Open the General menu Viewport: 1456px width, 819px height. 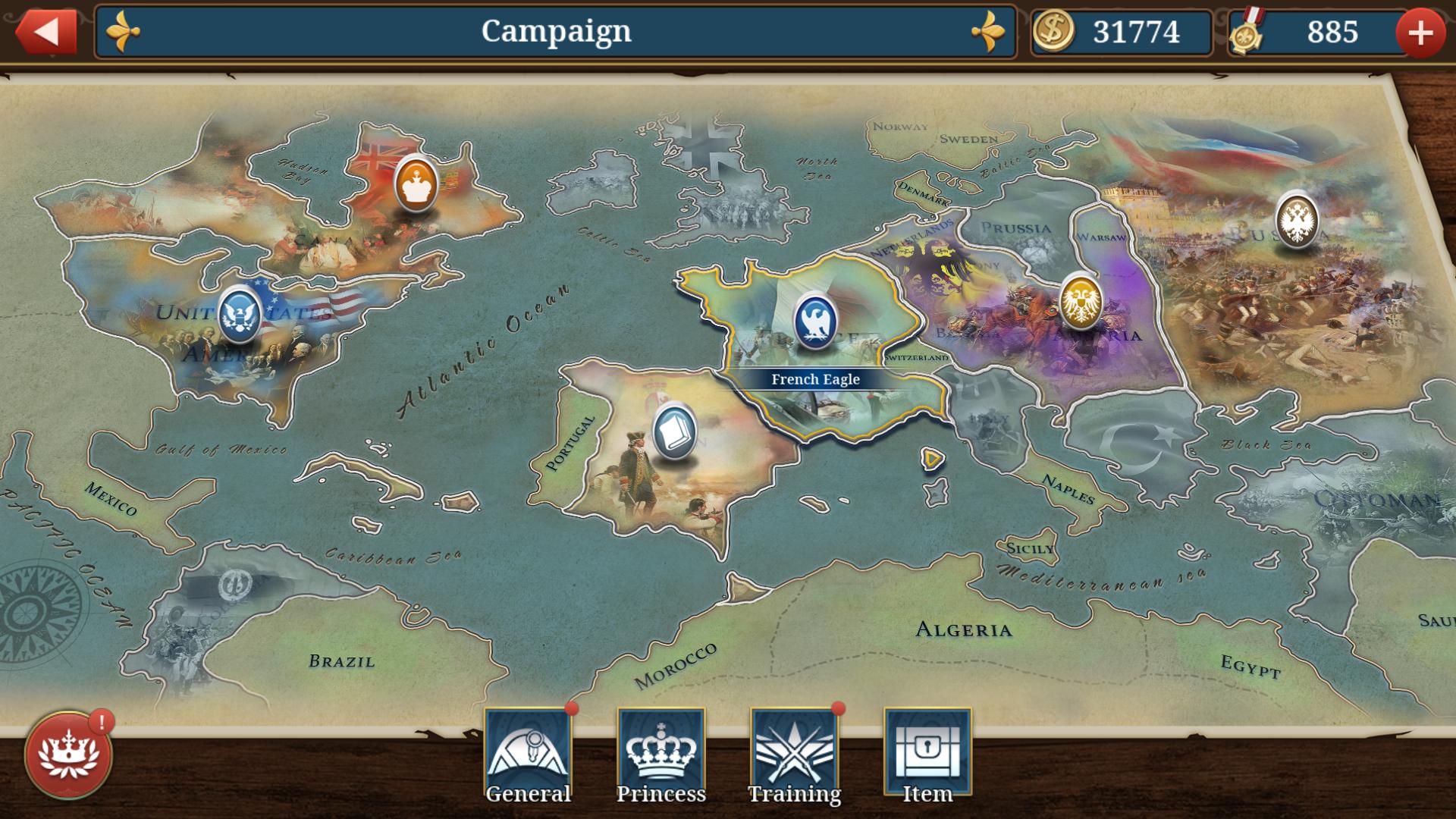[528, 756]
